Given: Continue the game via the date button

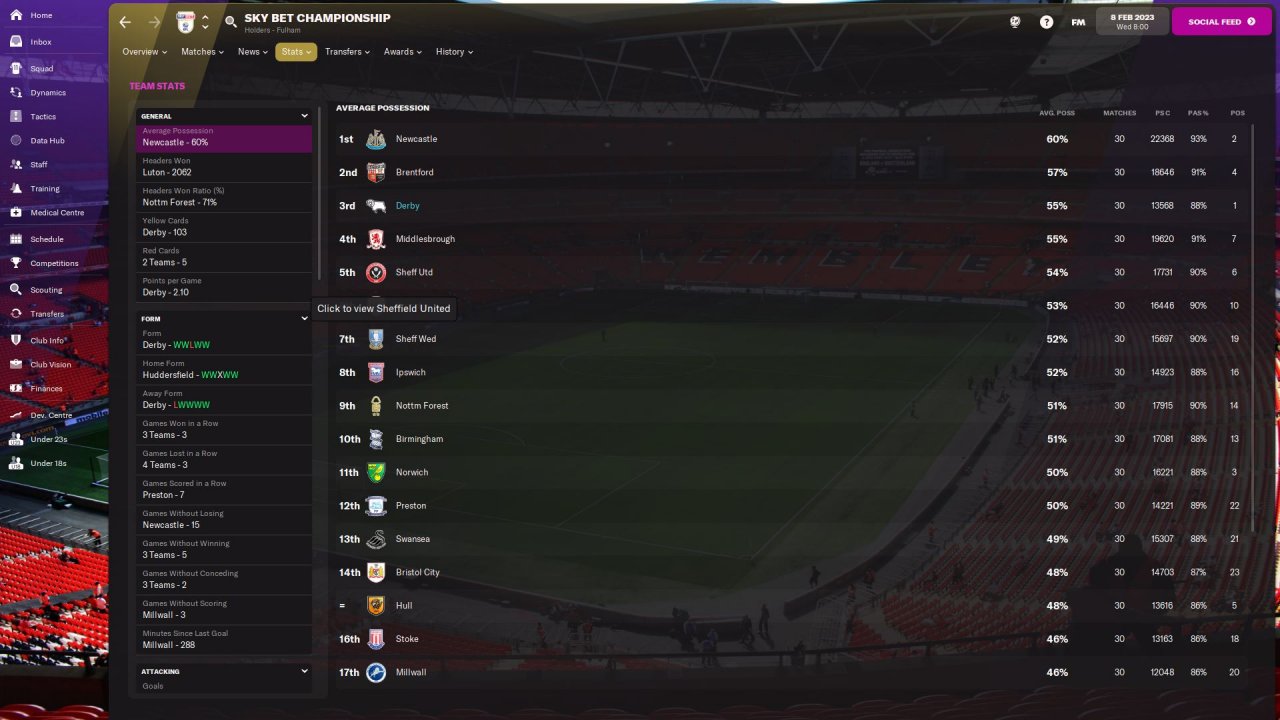Looking at the screenshot, I should [1132, 22].
